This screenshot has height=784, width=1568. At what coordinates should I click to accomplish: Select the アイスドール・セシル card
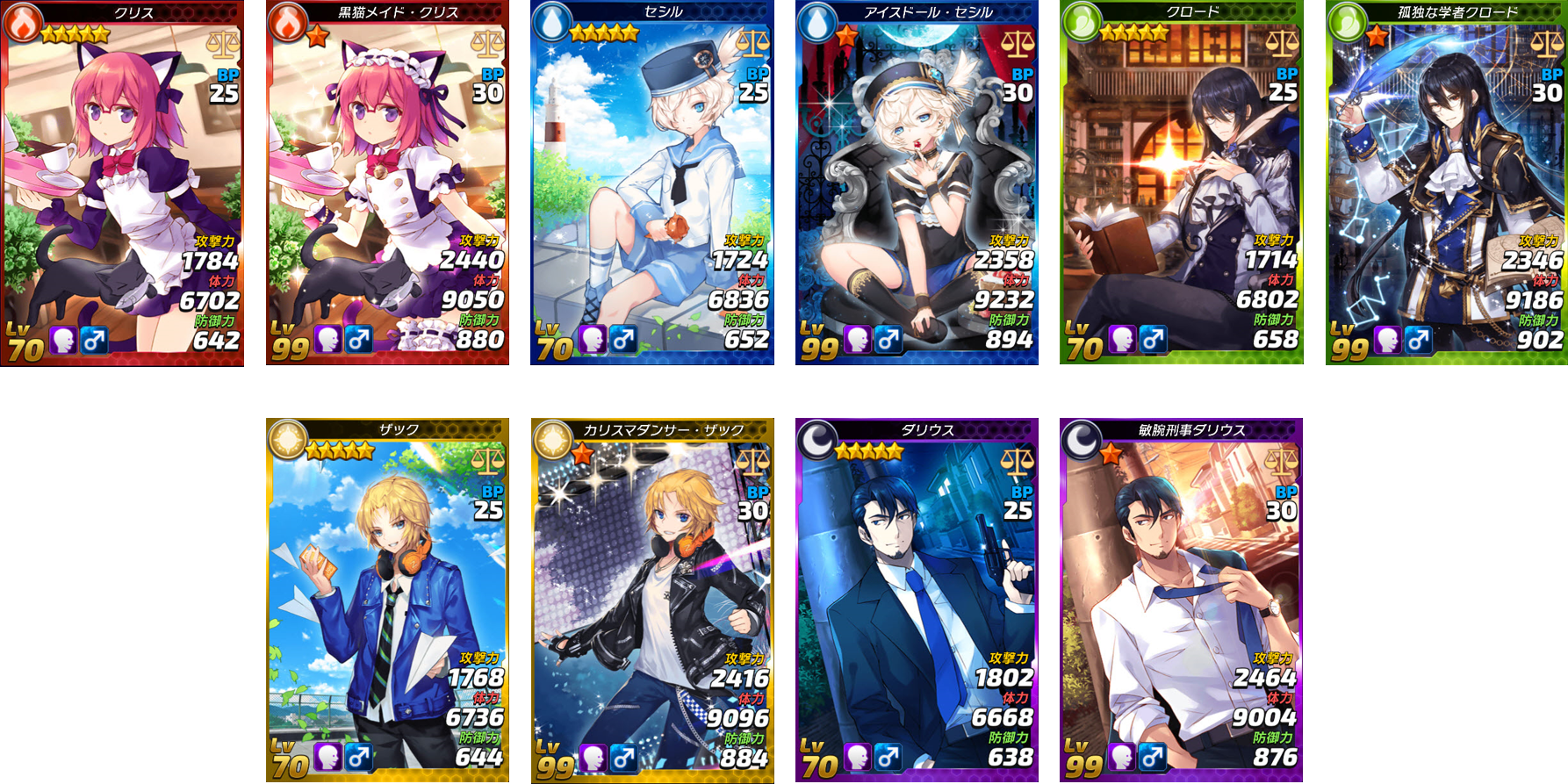917,183
